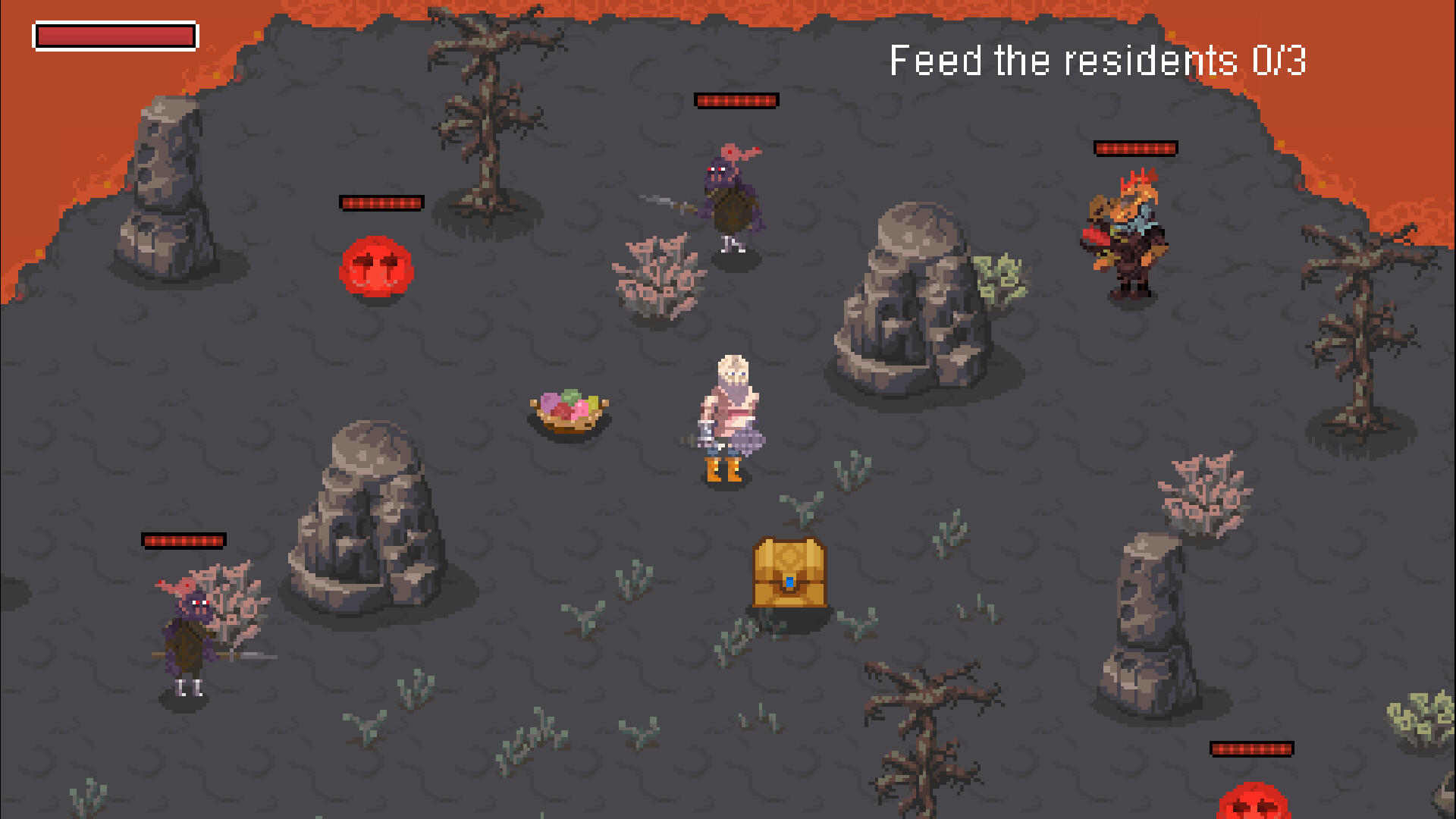Click the dome-shaped rock formation
Viewport: 1456px width, 819px height.
[364, 523]
